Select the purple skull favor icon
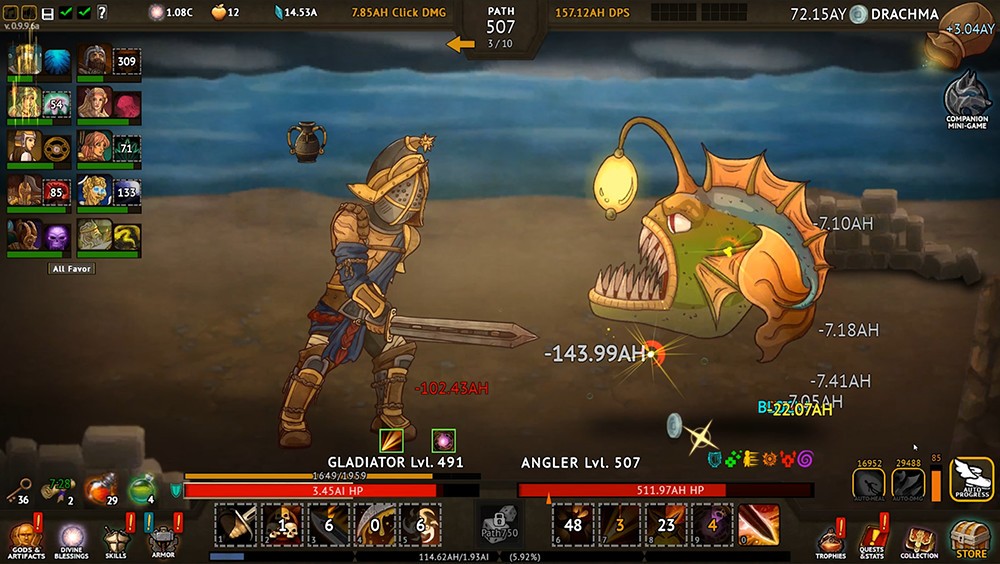Image resolution: width=1000 pixels, height=564 pixels. coord(57,237)
